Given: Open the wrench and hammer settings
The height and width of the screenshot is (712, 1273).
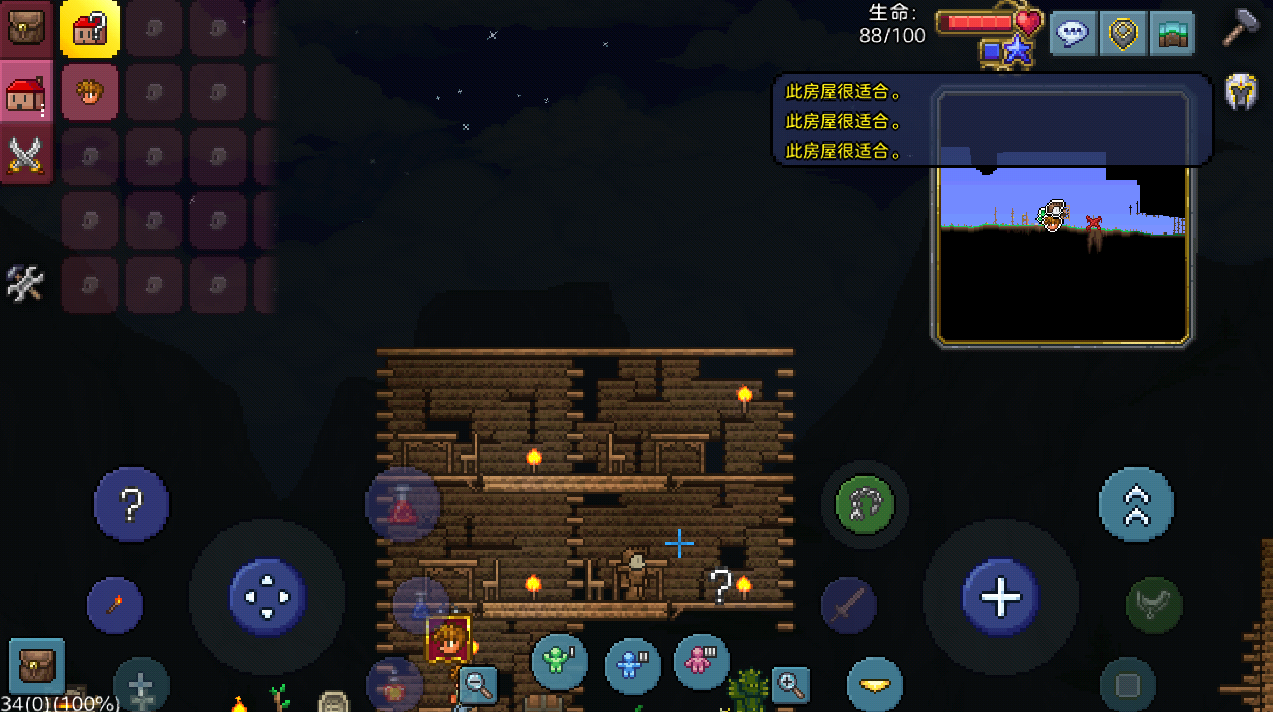Looking at the screenshot, I should (25, 284).
